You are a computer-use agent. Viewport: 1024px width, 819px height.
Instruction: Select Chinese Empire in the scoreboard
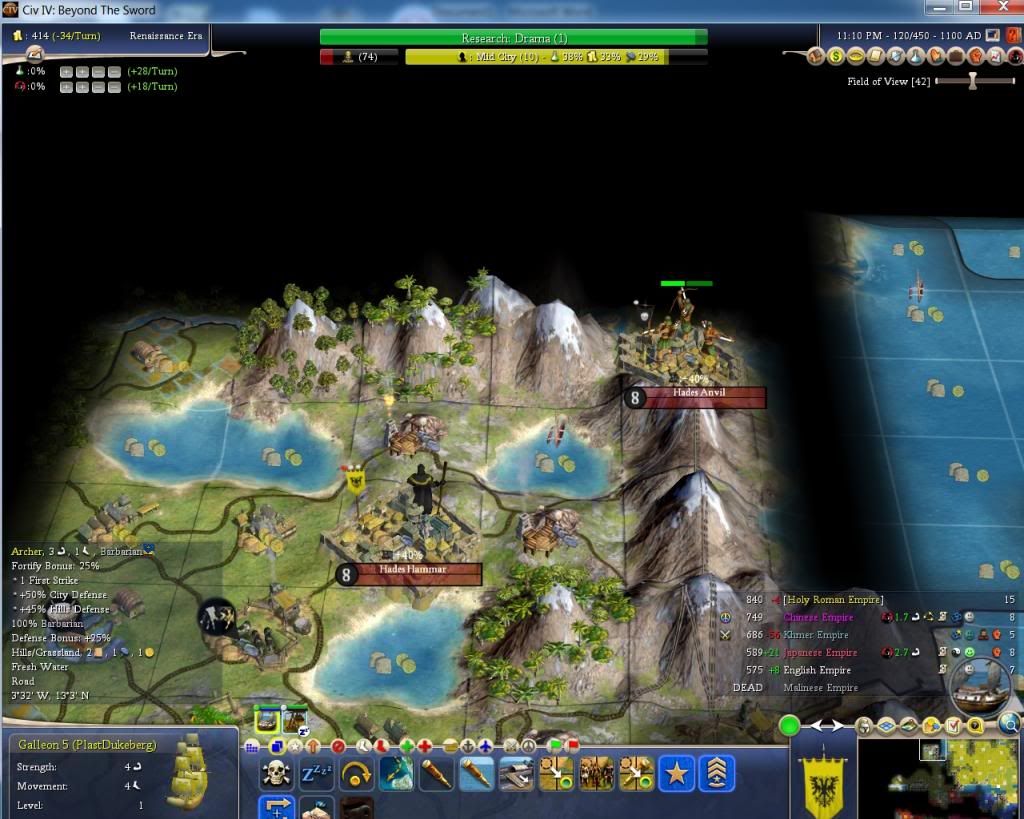[817, 617]
